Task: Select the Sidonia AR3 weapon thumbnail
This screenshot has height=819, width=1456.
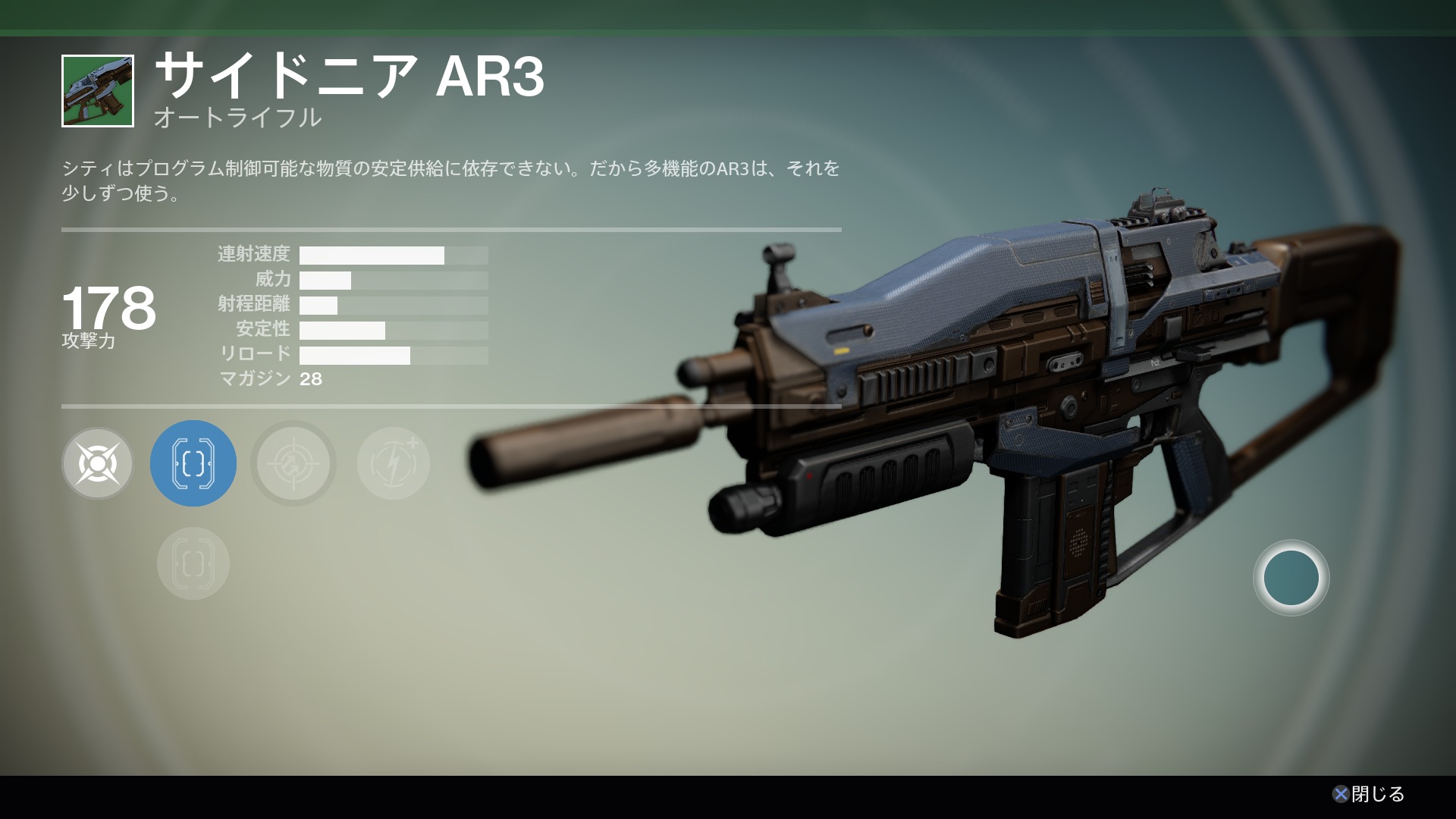Action: coord(98,91)
